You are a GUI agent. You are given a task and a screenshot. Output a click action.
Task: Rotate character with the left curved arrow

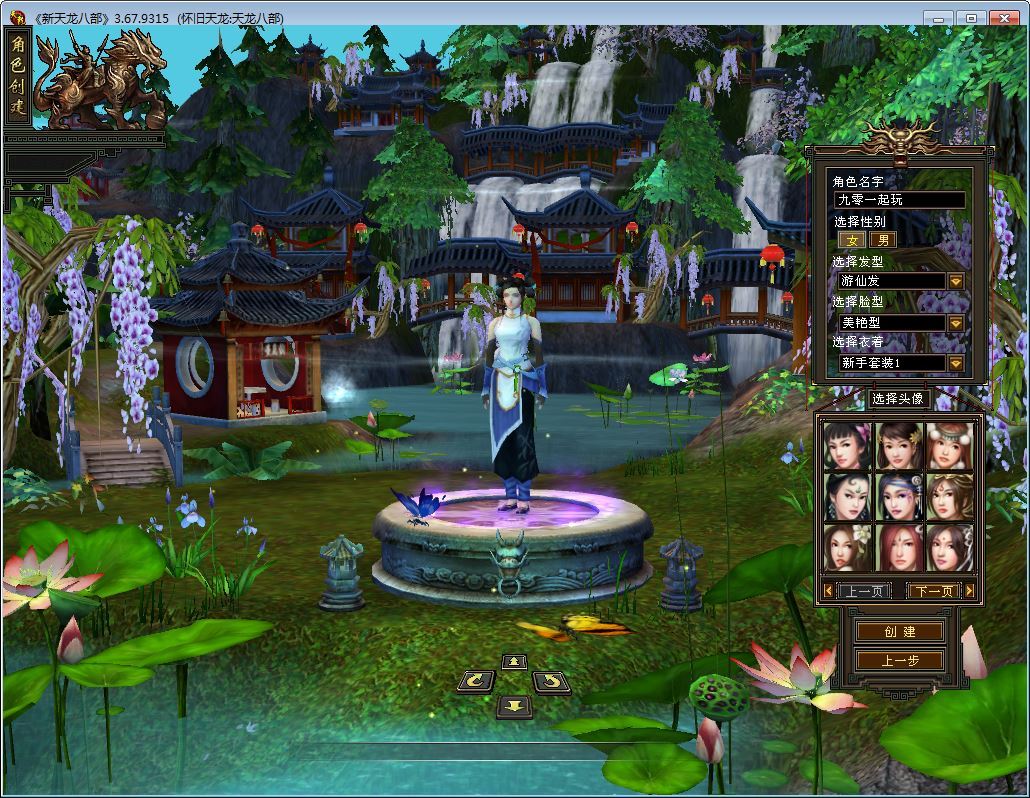pyautogui.click(x=476, y=682)
